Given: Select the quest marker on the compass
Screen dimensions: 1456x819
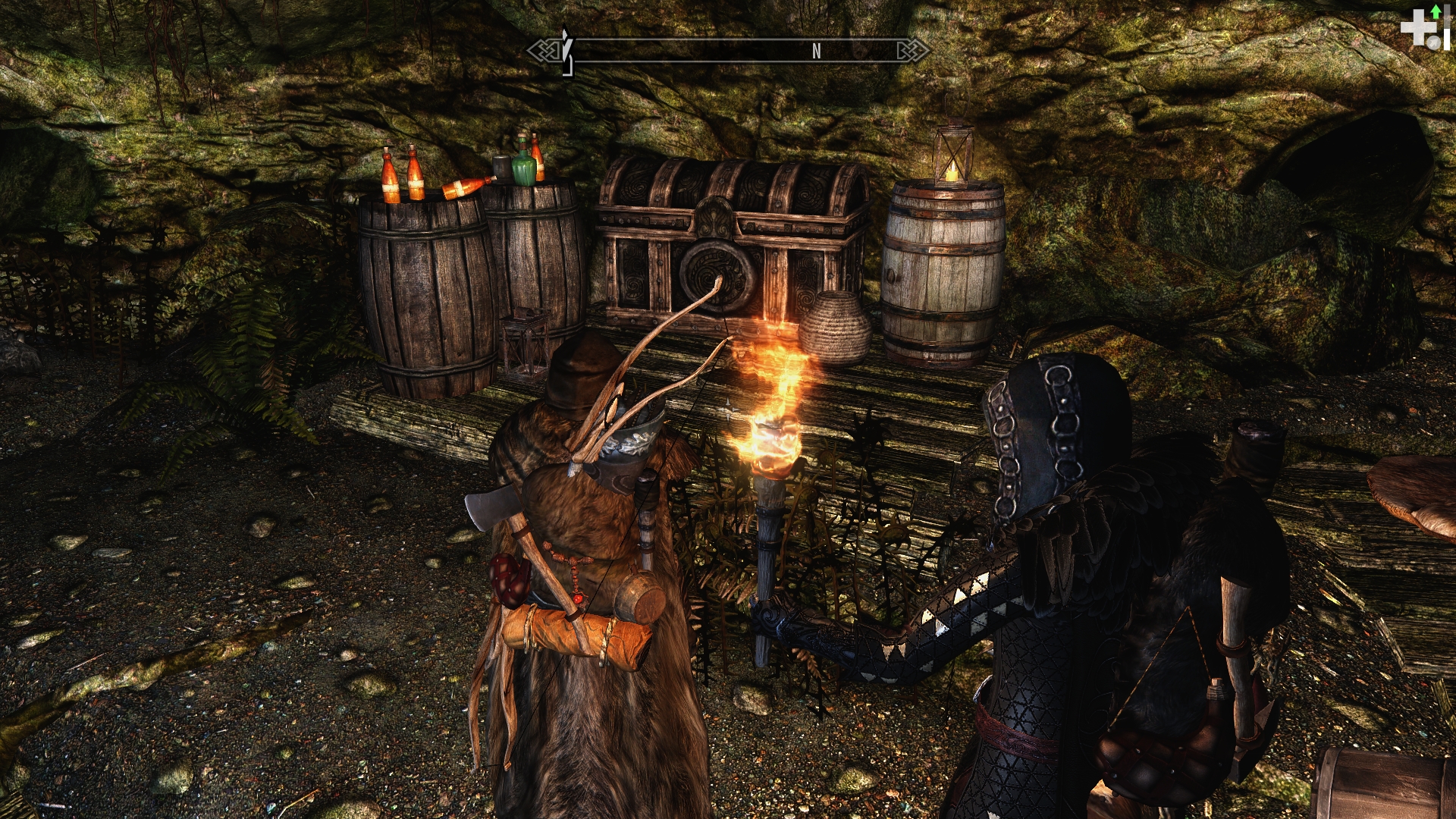Looking at the screenshot, I should 566,50.
